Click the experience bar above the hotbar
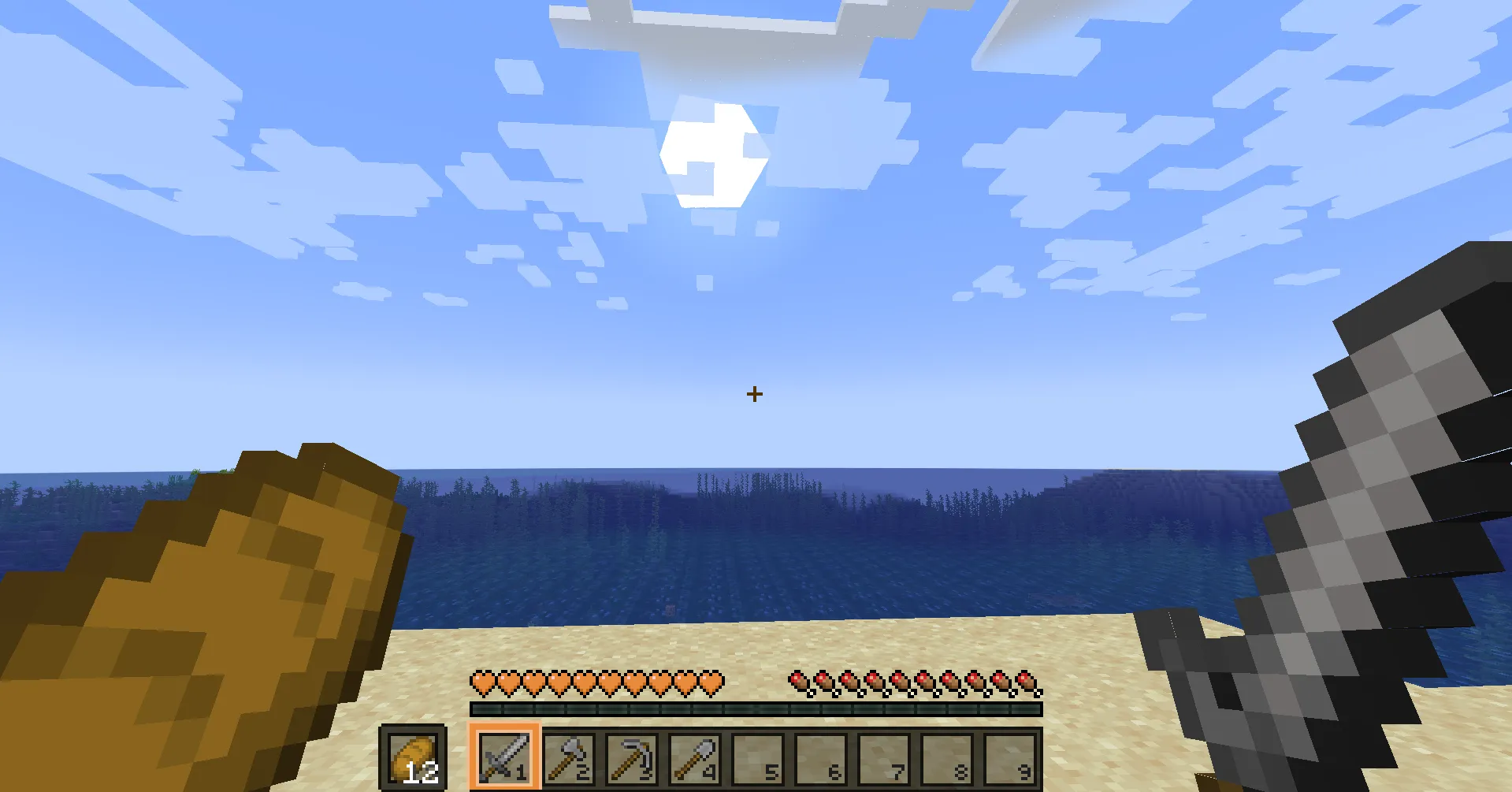This screenshot has width=1512, height=792. (755, 708)
